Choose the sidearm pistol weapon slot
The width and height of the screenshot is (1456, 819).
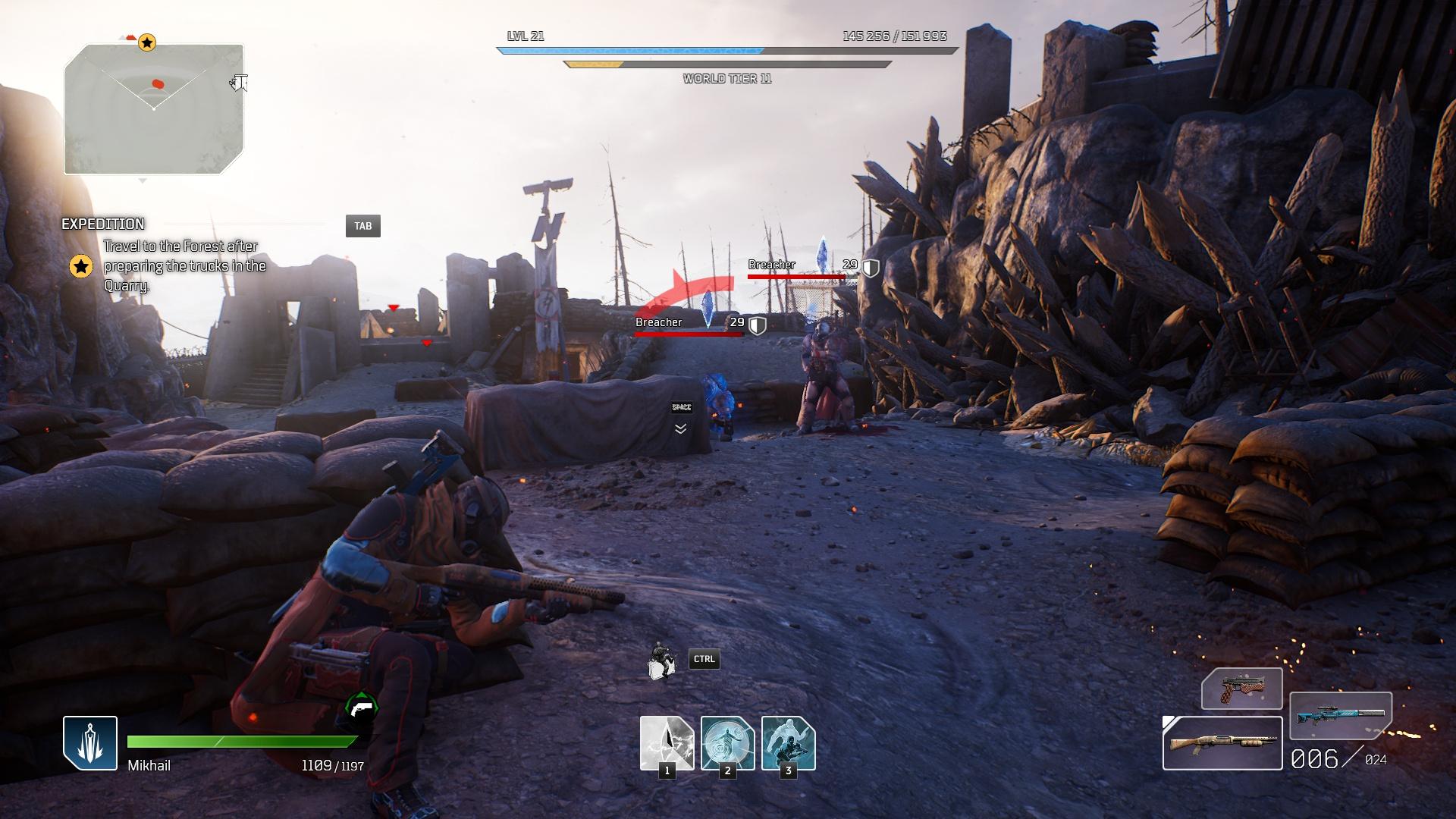[1241, 689]
